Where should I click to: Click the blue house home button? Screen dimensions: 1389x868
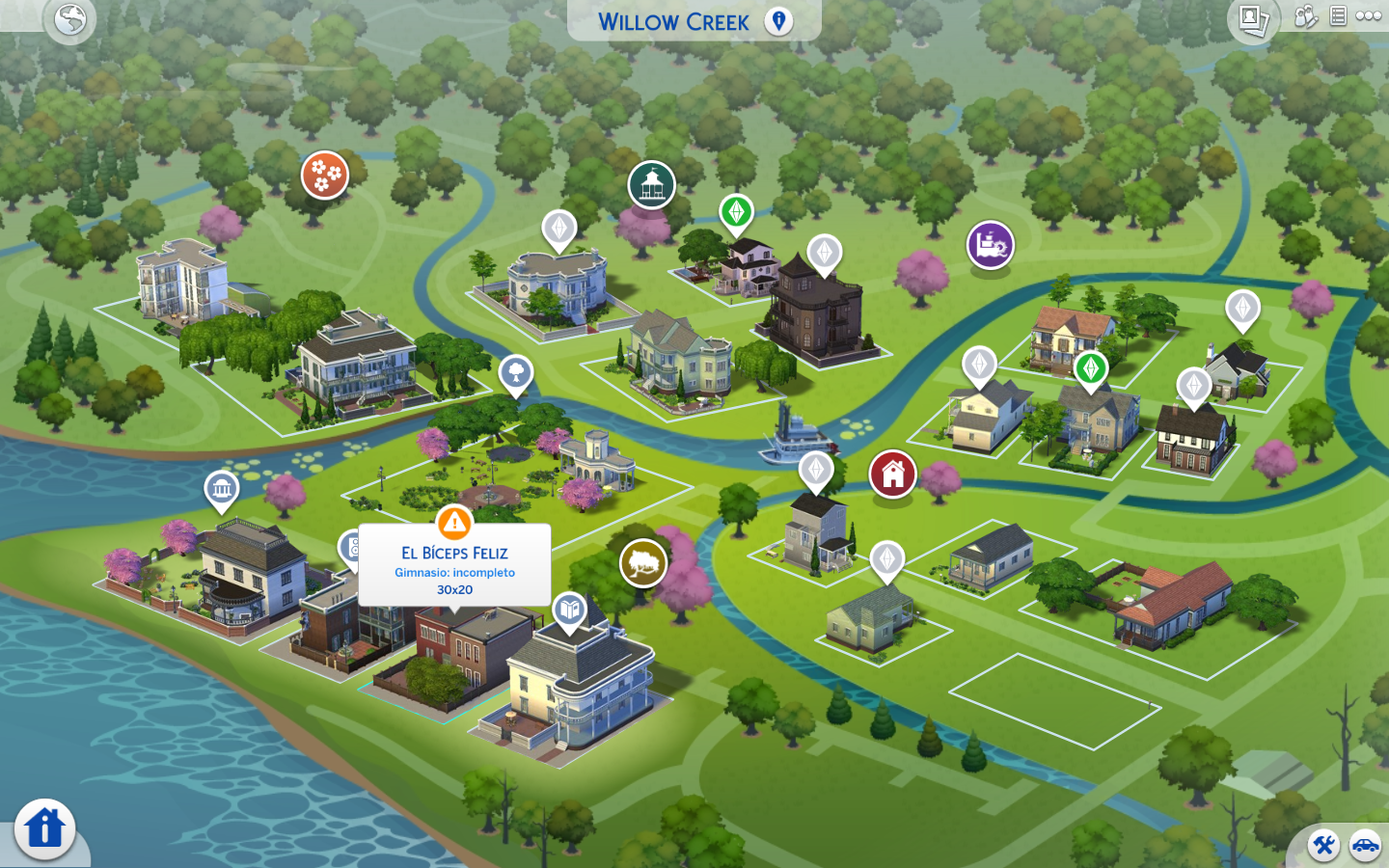click(x=44, y=828)
